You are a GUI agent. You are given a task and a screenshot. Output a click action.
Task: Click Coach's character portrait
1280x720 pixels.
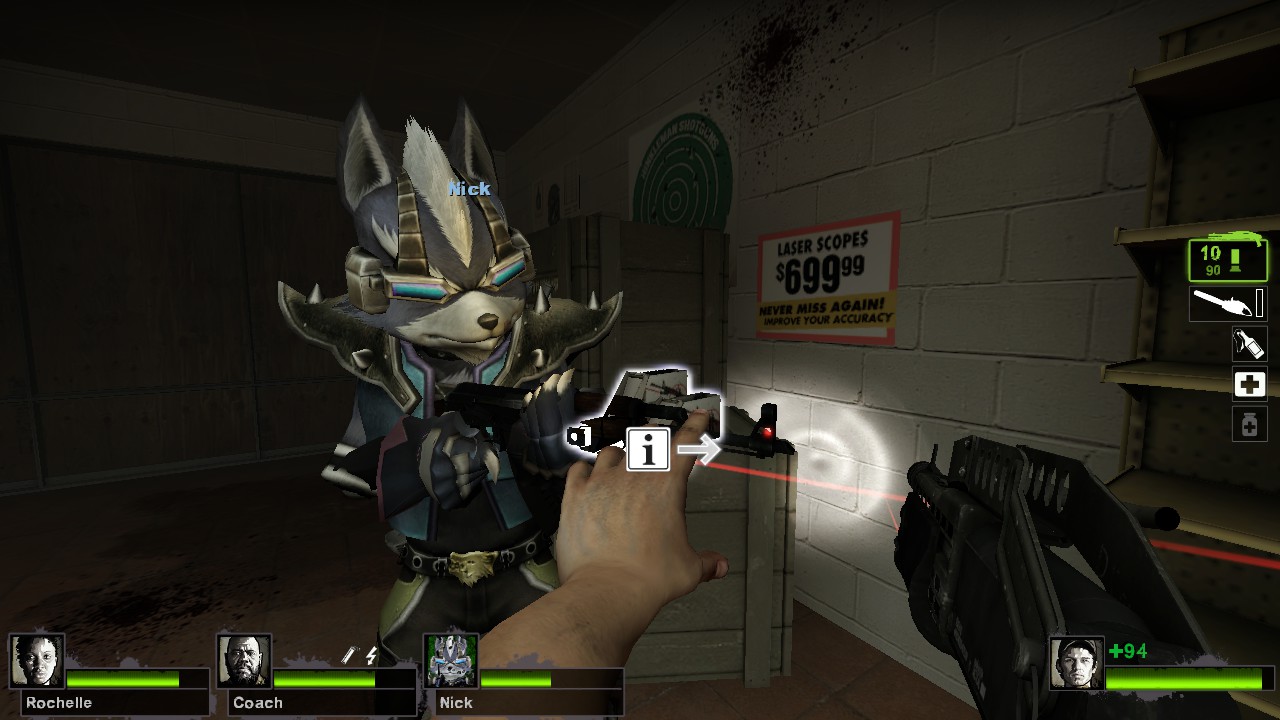tap(244, 659)
